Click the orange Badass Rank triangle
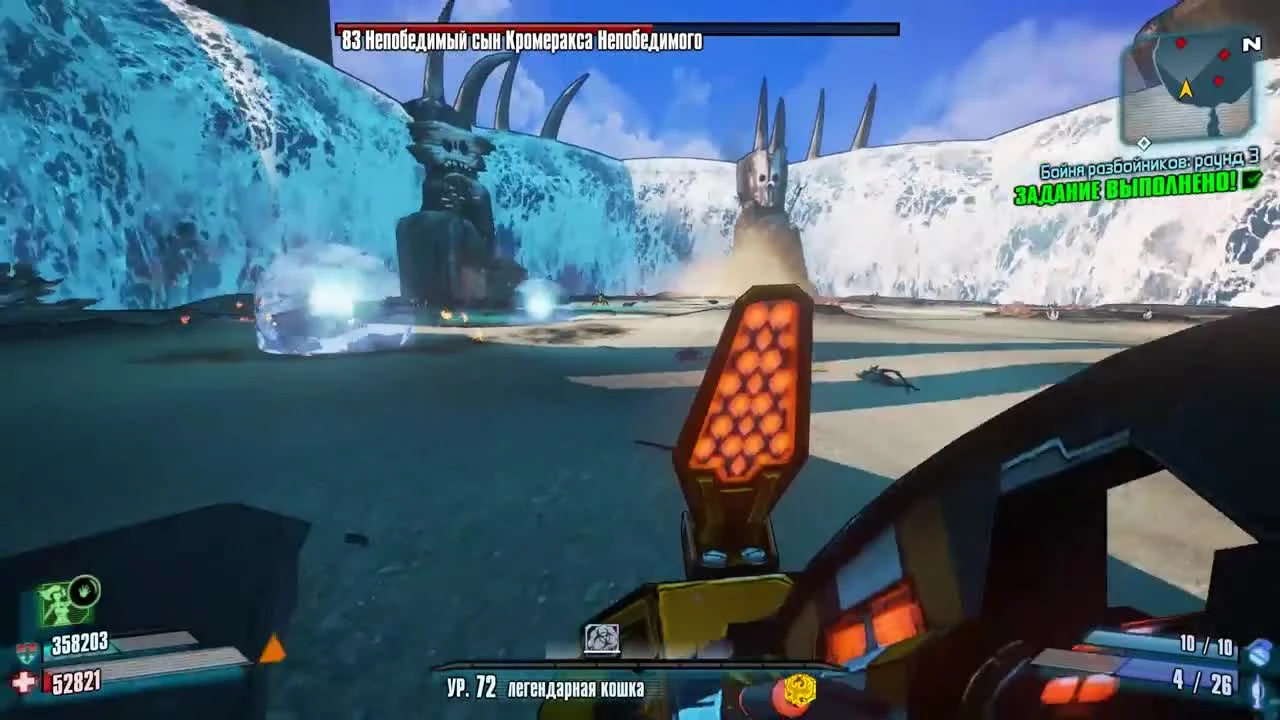Image resolution: width=1280 pixels, height=720 pixels. click(272, 650)
